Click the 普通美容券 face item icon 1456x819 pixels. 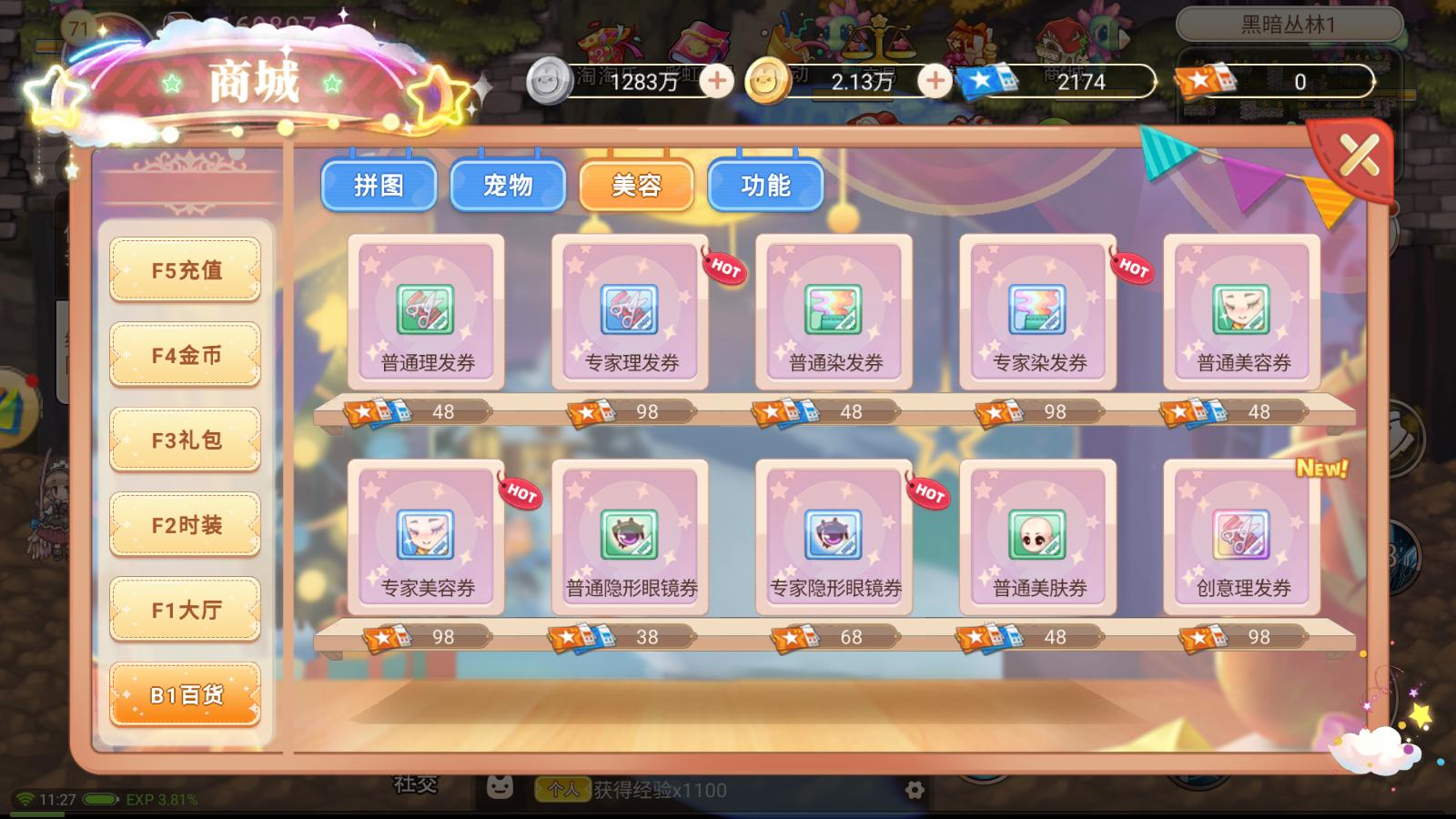tap(1241, 310)
